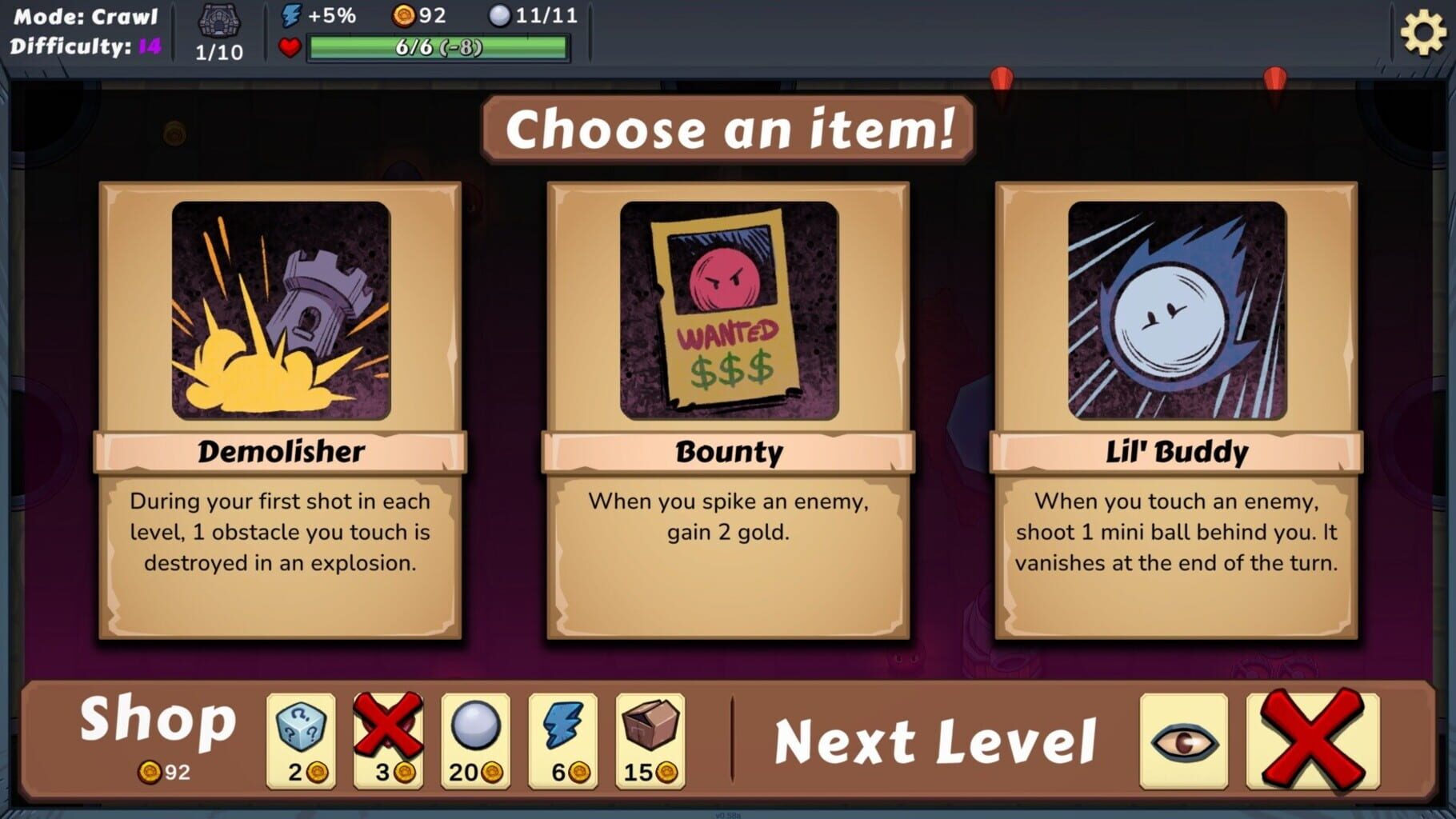Open the settings gear menu
This screenshot has height=819, width=1456.
[1423, 33]
